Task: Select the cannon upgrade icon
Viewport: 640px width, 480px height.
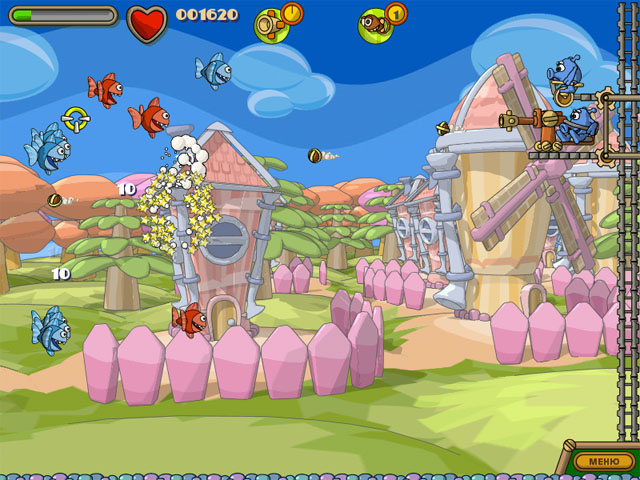Action: click(273, 22)
